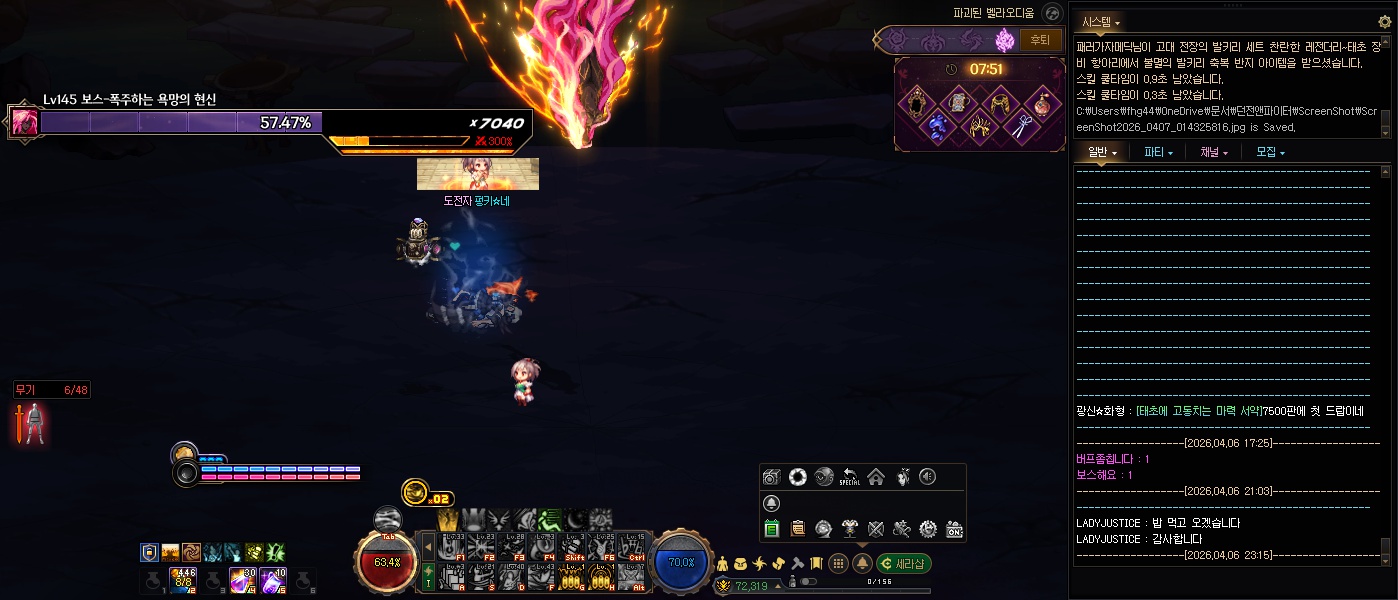
Task: Open the 시스템 chat dropdown
Action: click(1100, 22)
